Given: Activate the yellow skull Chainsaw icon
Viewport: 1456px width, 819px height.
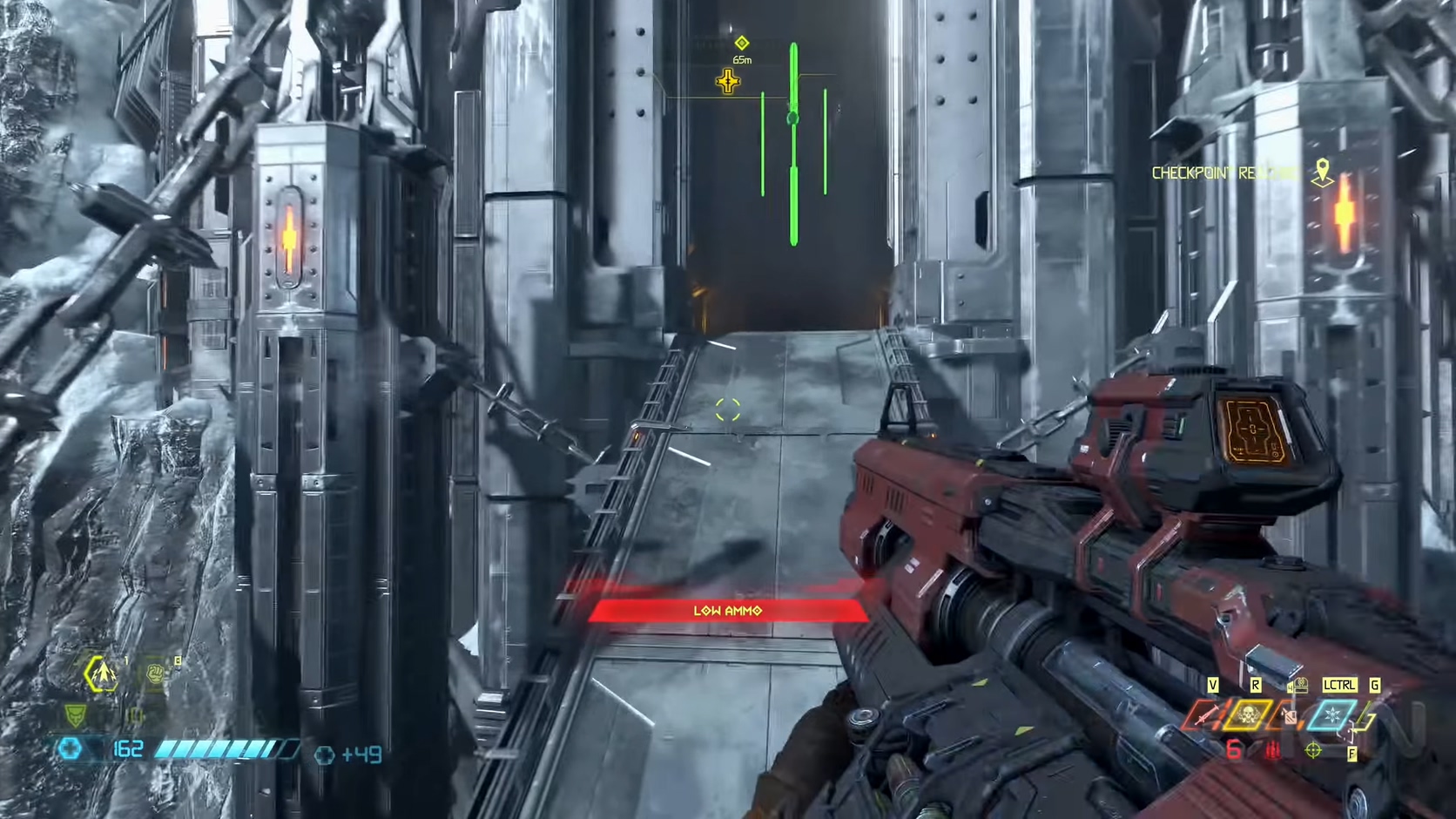Looking at the screenshot, I should [1249, 716].
